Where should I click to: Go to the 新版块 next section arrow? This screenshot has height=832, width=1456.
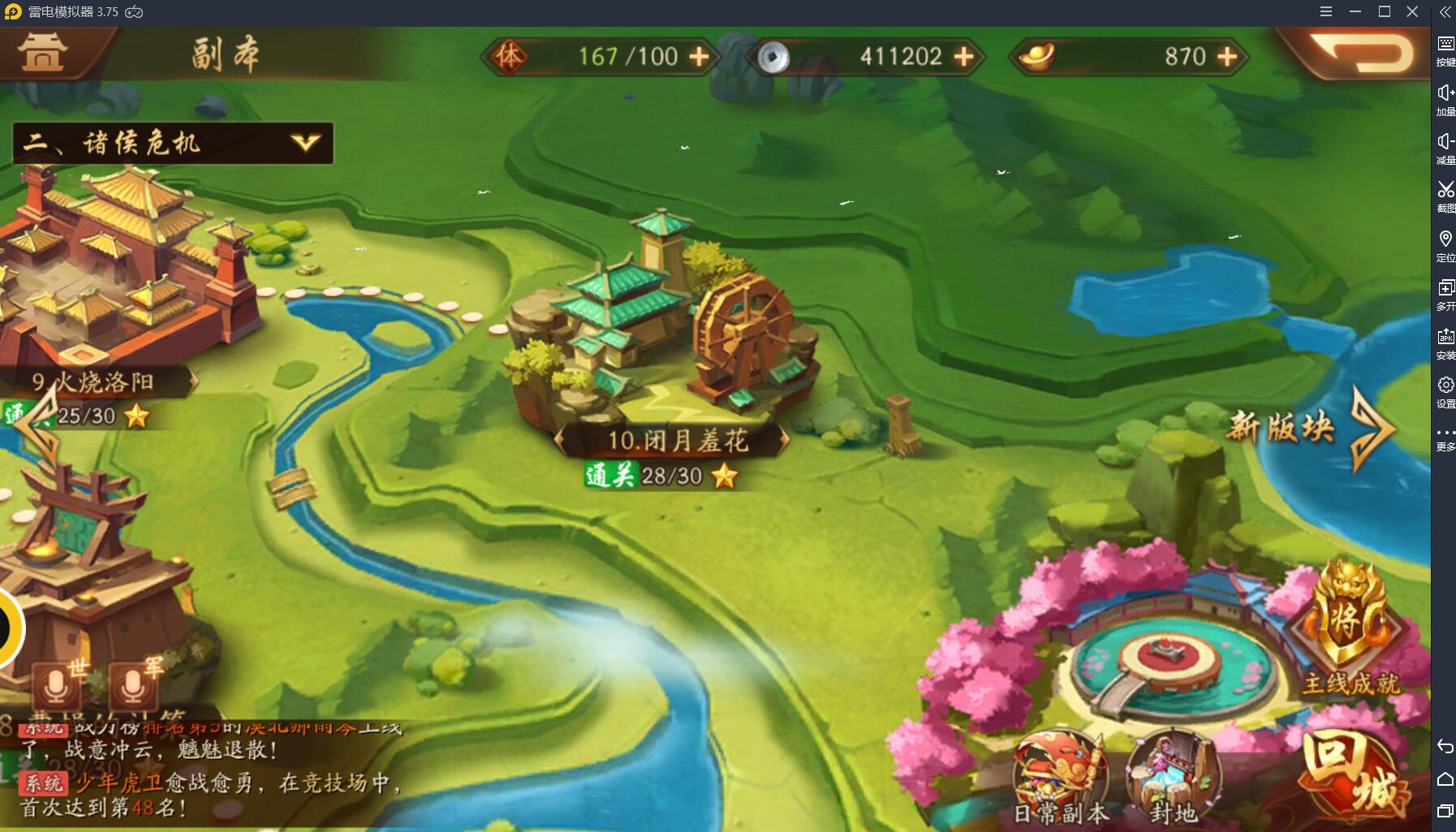[1372, 427]
